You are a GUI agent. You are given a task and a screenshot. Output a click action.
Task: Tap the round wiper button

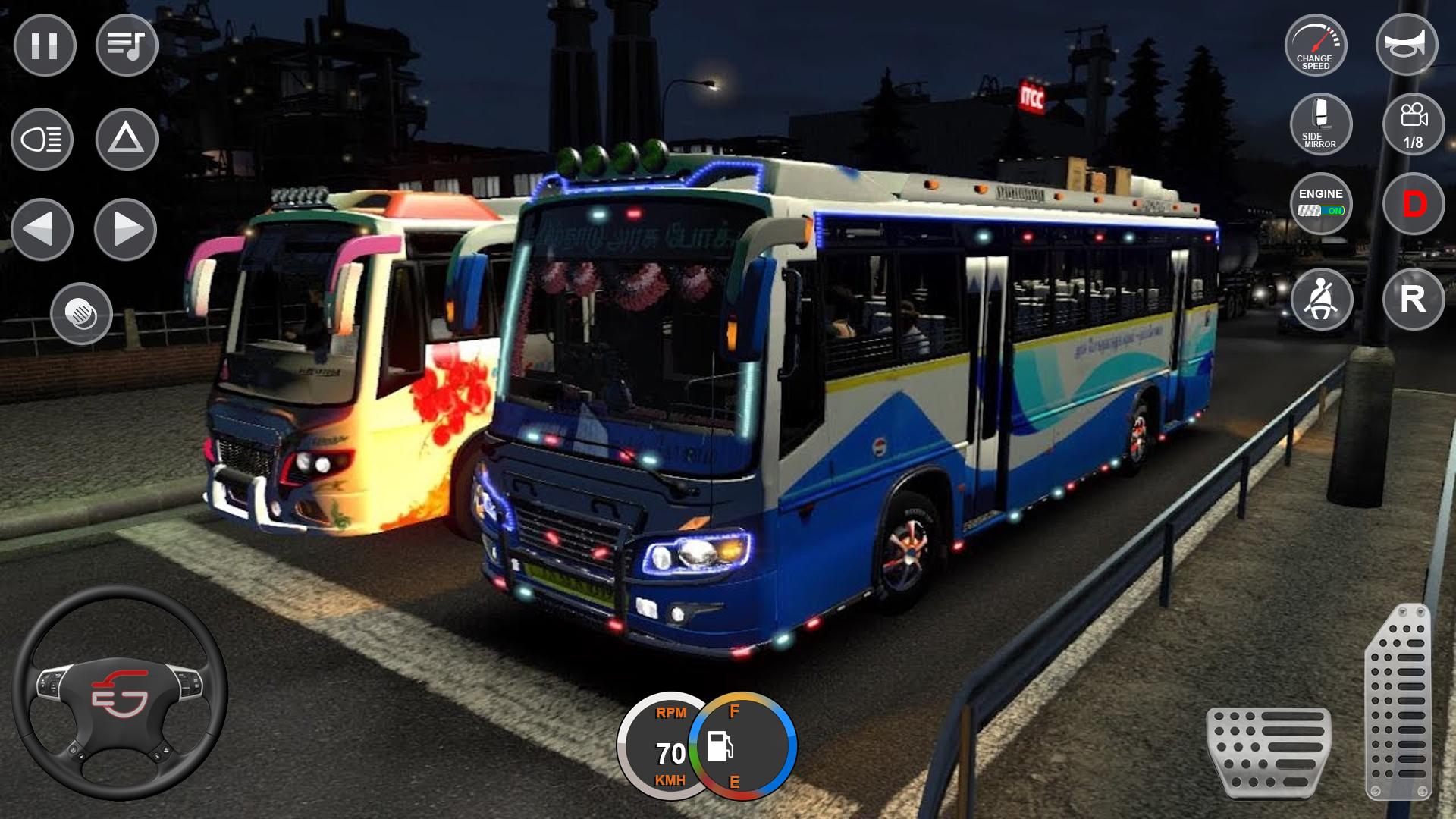(x=82, y=314)
